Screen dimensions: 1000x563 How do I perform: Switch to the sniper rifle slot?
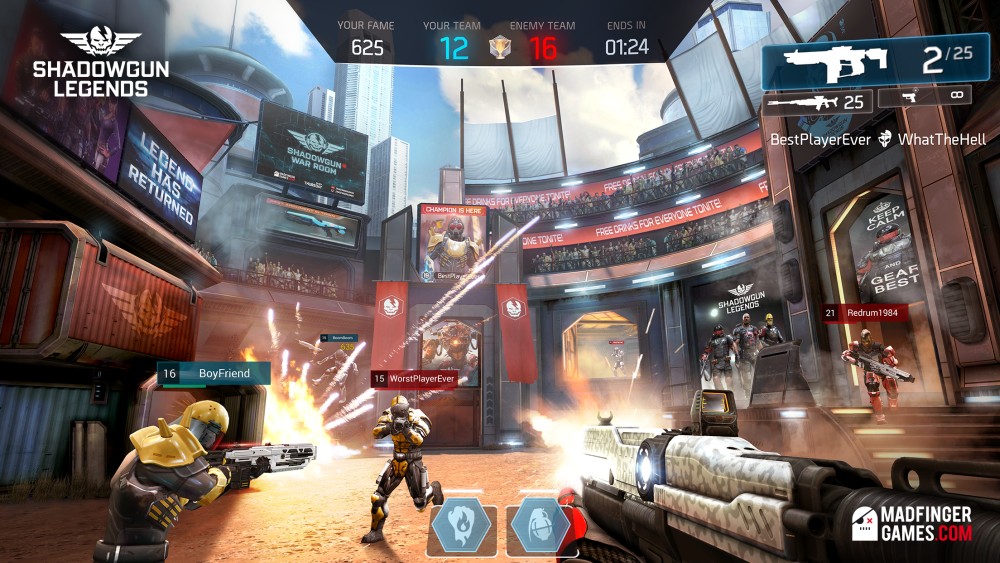click(x=818, y=102)
